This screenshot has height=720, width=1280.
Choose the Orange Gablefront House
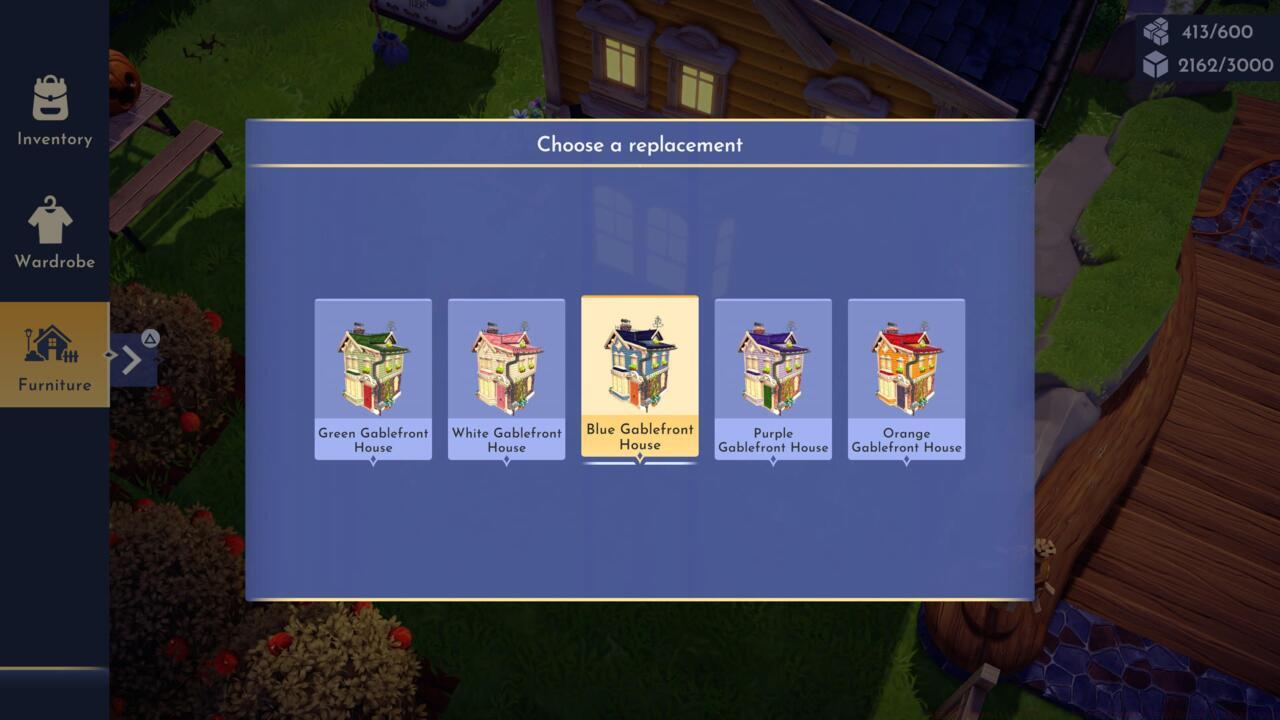coord(906,378)
